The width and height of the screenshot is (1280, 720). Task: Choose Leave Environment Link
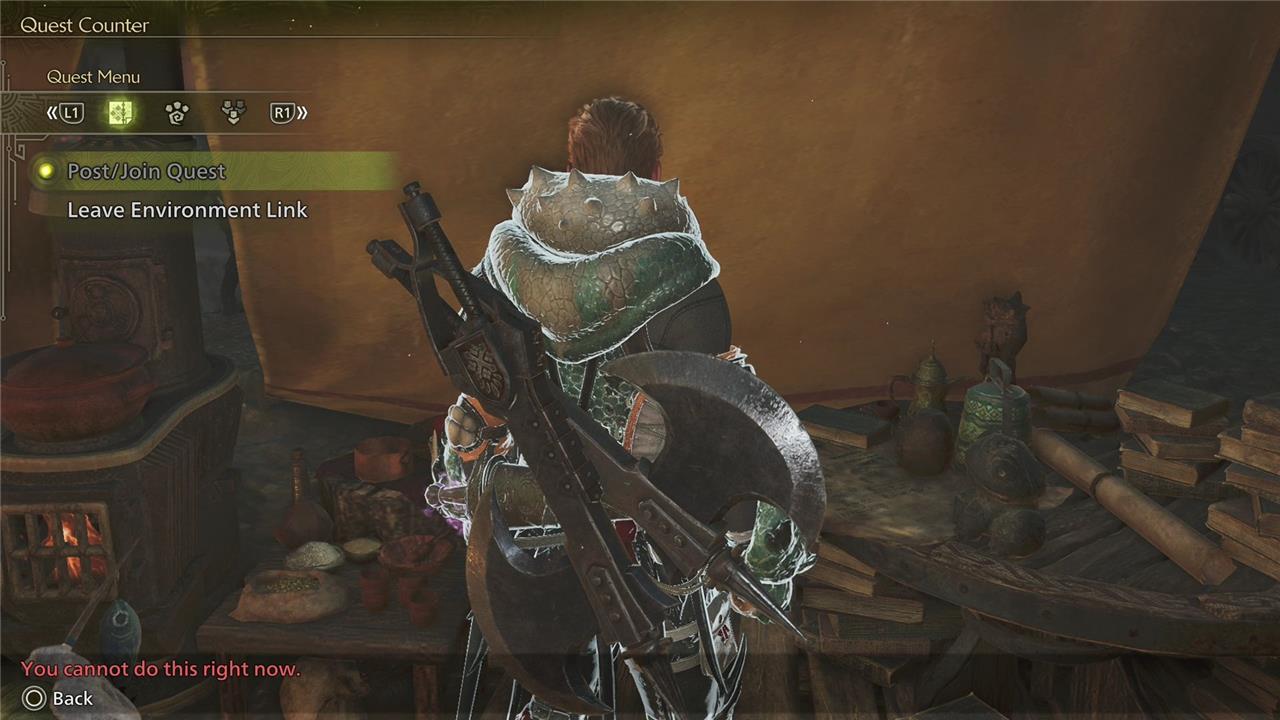coord(187,210)
